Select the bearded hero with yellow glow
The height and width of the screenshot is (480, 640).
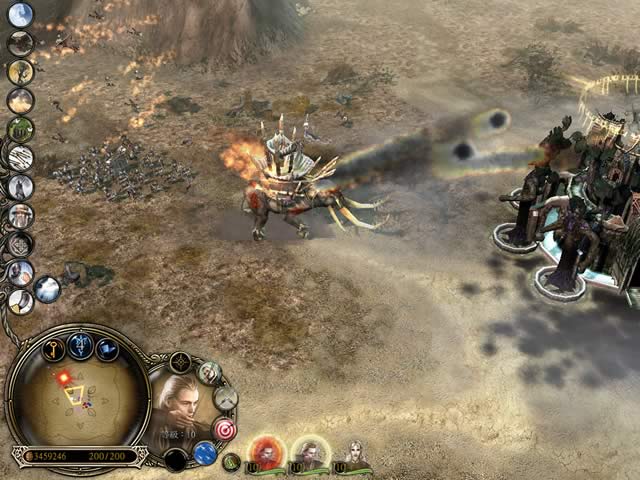coord(311,455)
